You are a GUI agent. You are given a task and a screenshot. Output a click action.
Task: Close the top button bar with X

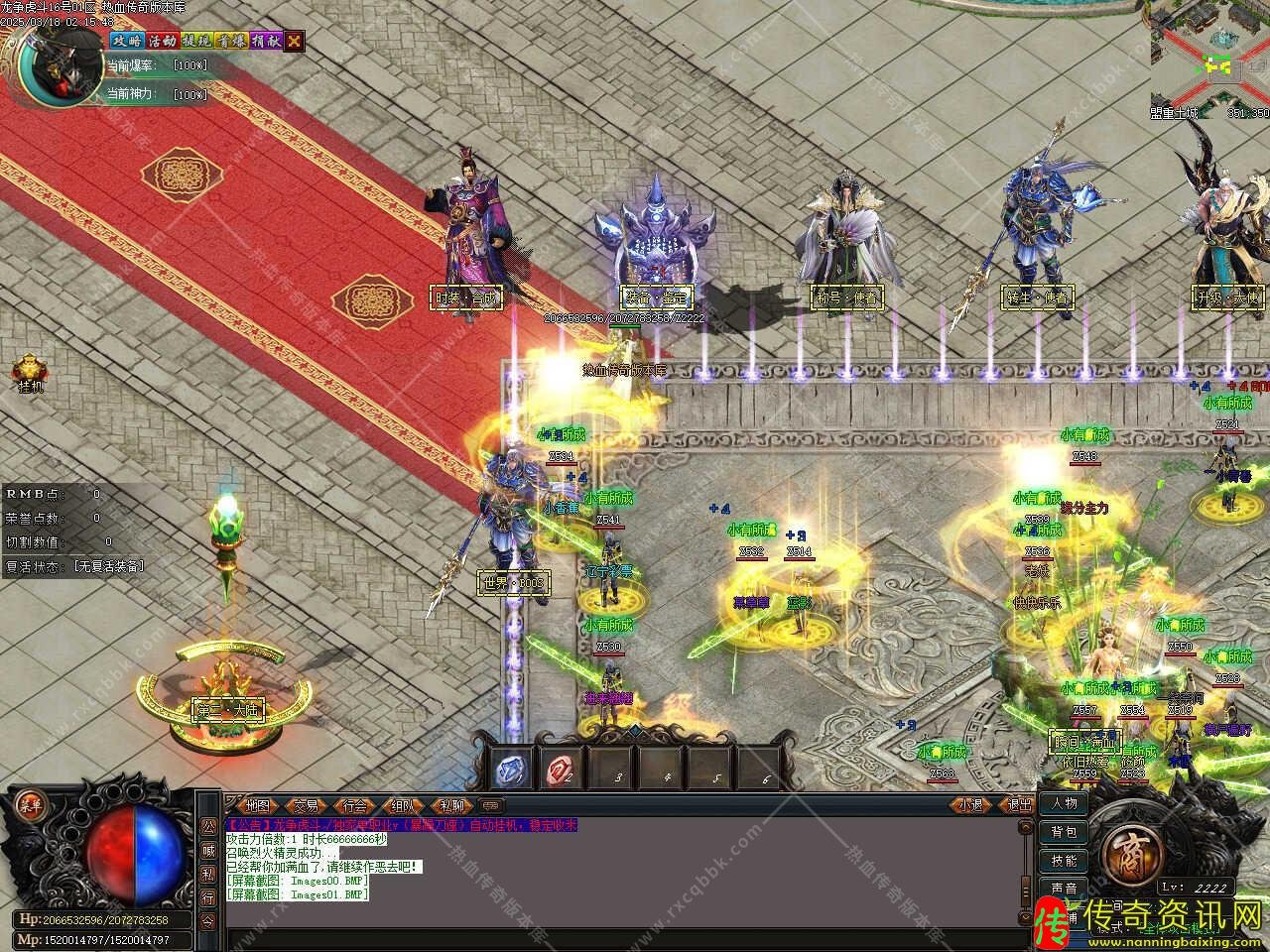(295, 41)
